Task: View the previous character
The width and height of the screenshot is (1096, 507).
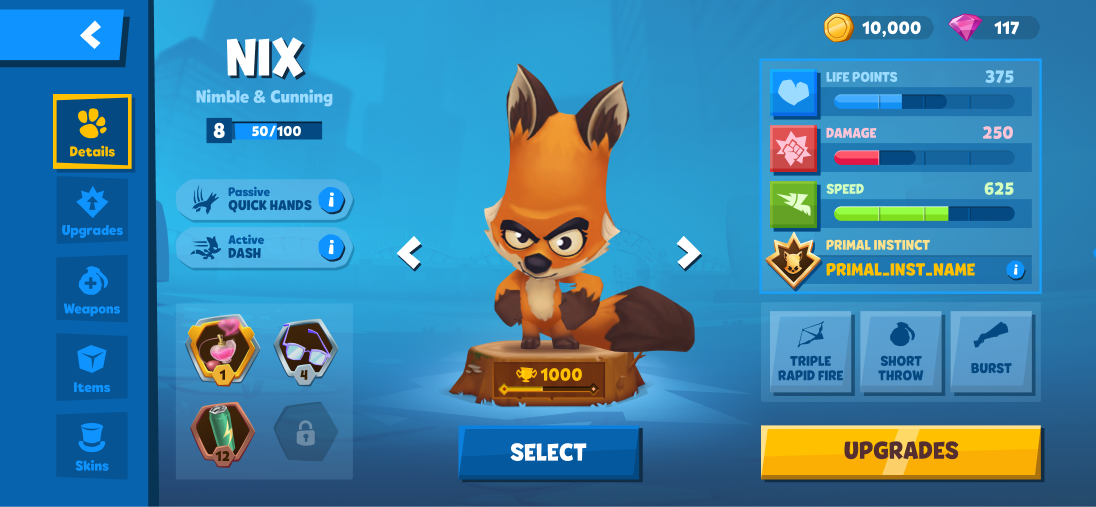Action: click(x=409, y=253)
